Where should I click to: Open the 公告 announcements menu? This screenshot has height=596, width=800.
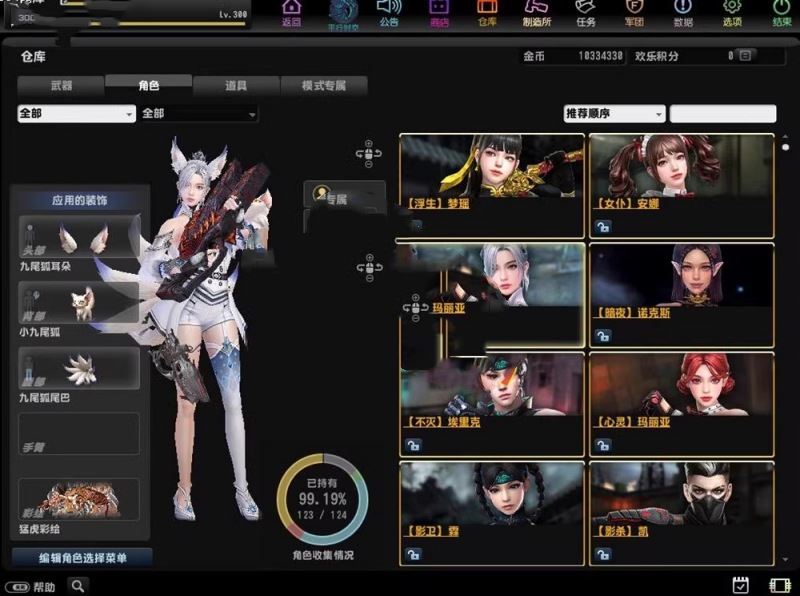[388, 13]
